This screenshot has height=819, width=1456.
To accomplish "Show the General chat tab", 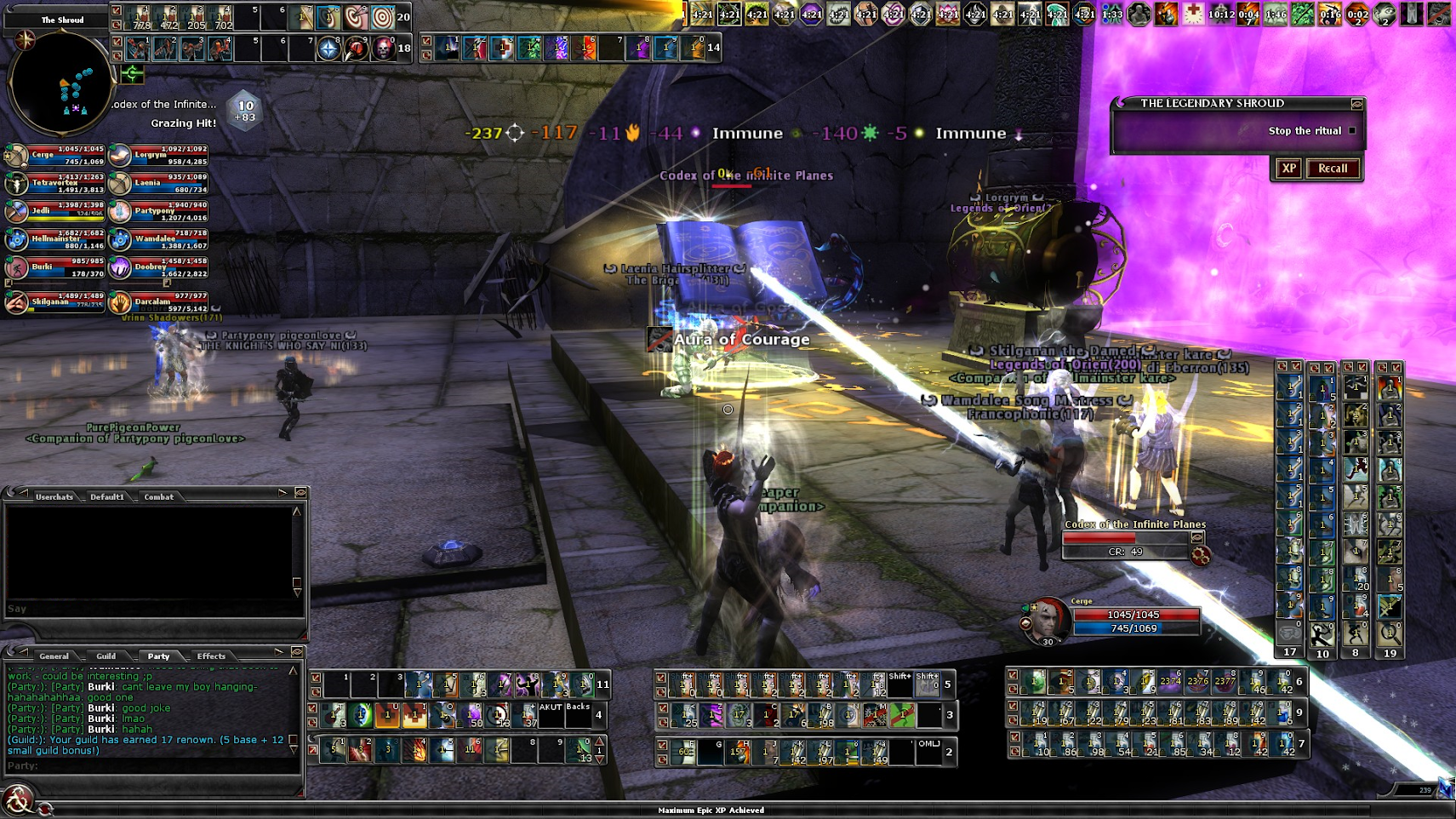I will pyautogui.click(x=54, y=656).
